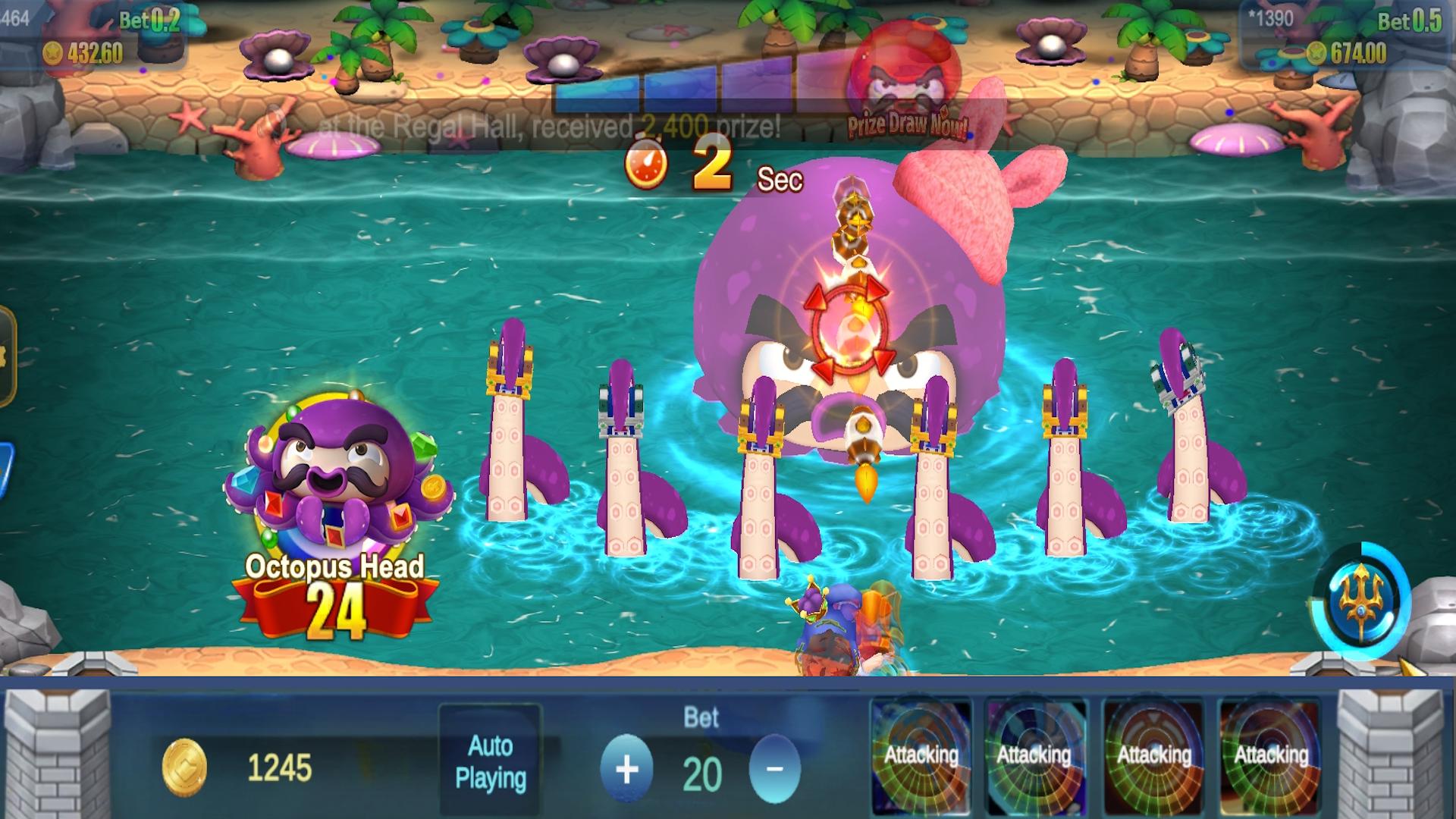This screenshot has height=819, width=1456.
Task: Toggle Auto Playing mode
Action: click(x=491, y=760)
